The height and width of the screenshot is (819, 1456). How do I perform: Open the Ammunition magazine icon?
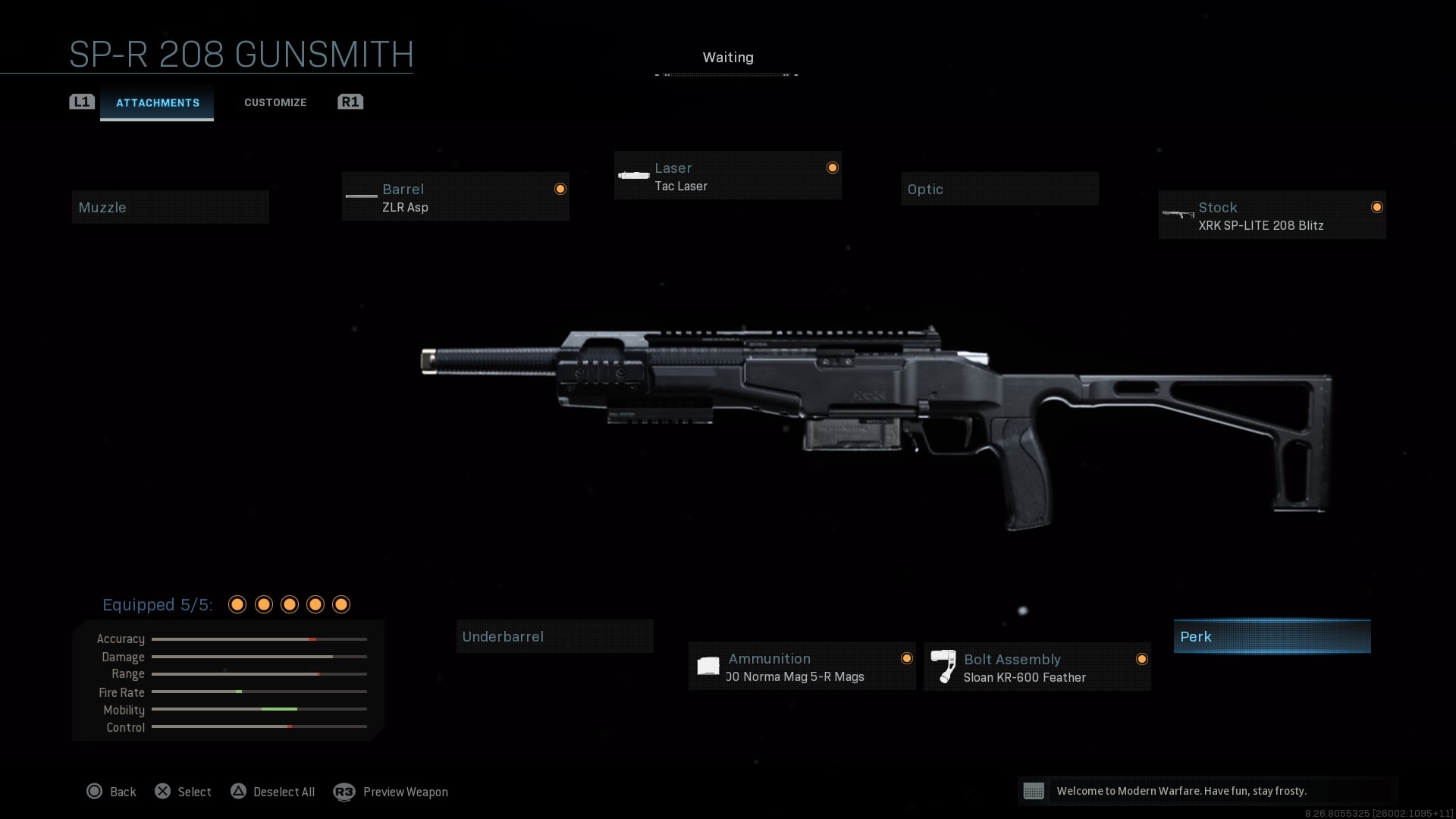point(708,666)
